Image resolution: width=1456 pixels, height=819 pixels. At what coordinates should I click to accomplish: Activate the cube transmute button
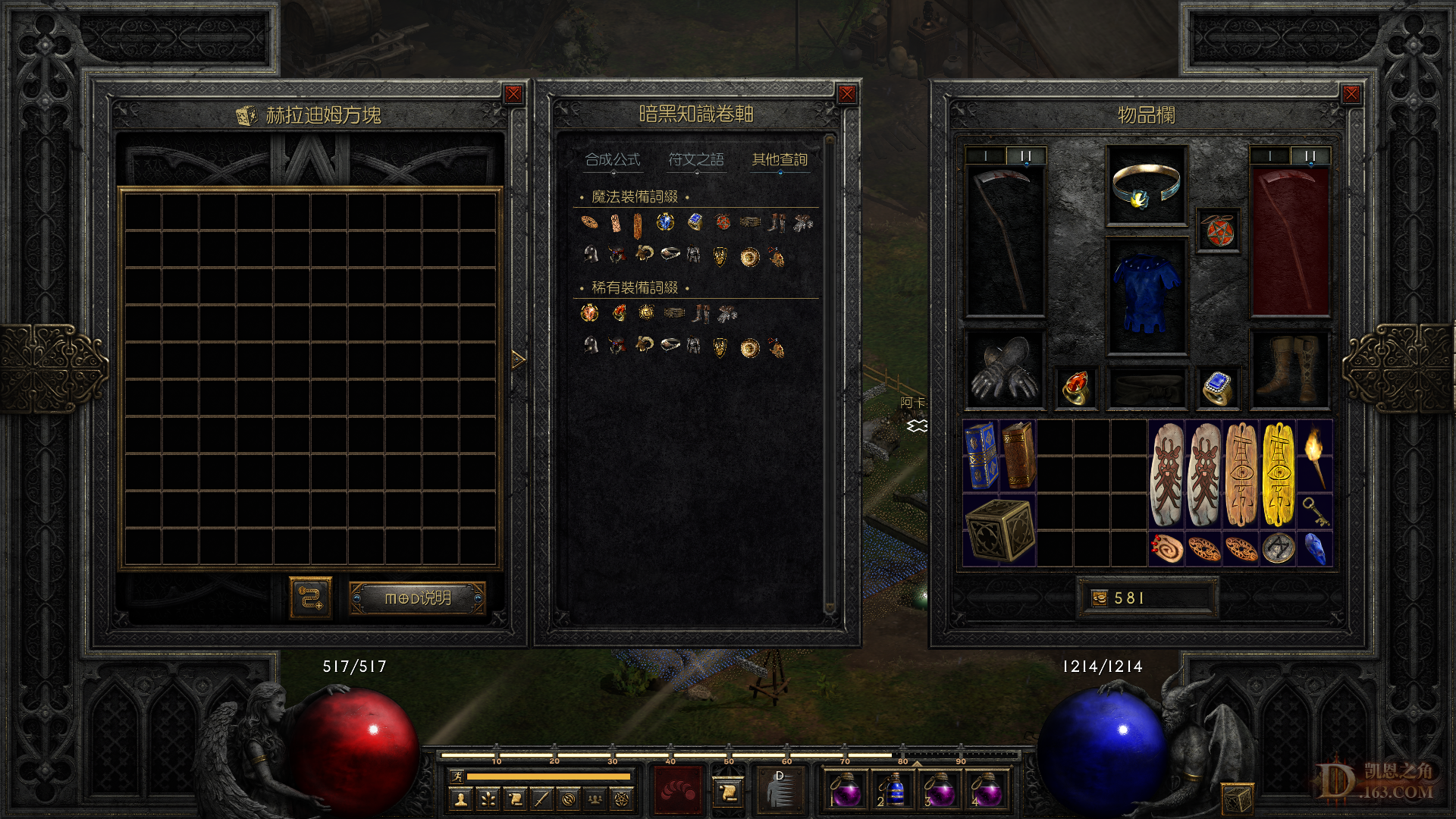pyautogui.click(x=311, y=598)
